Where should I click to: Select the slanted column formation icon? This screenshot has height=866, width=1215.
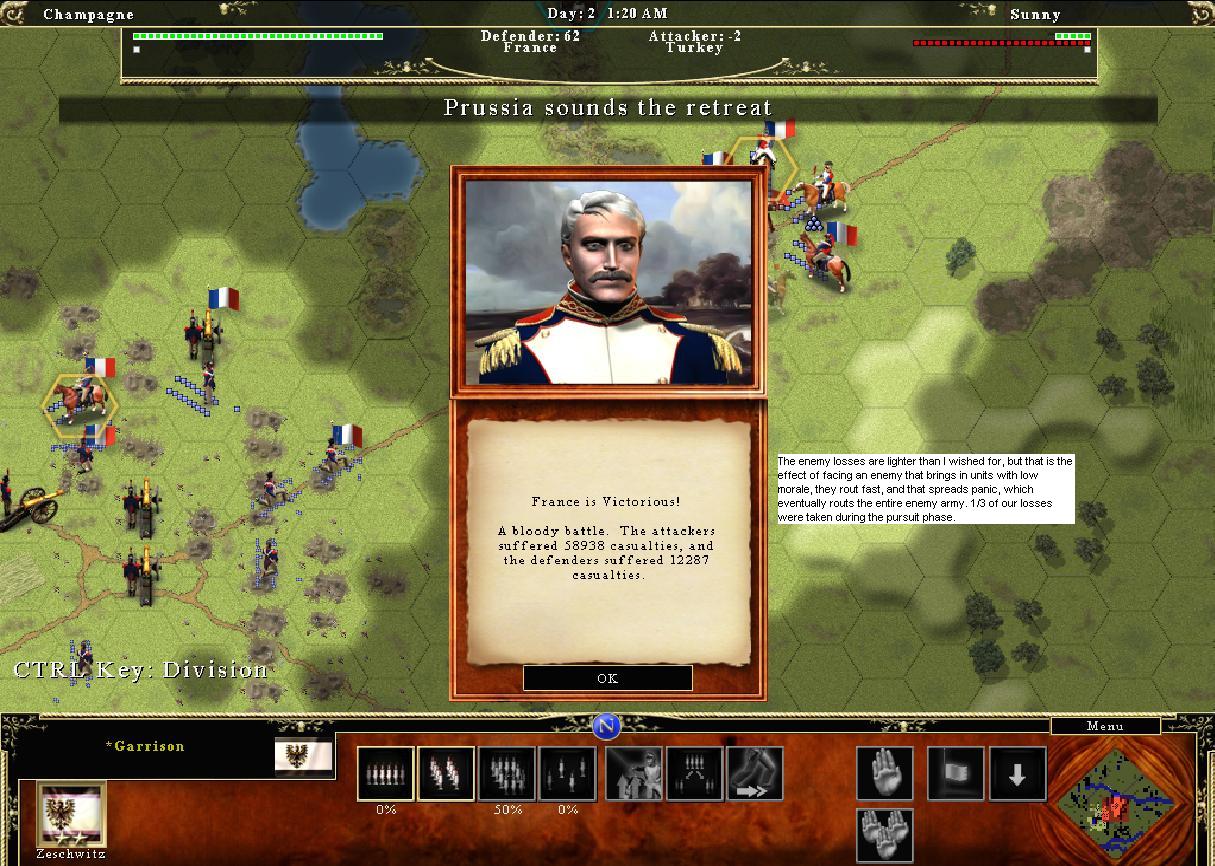(446, 774)
